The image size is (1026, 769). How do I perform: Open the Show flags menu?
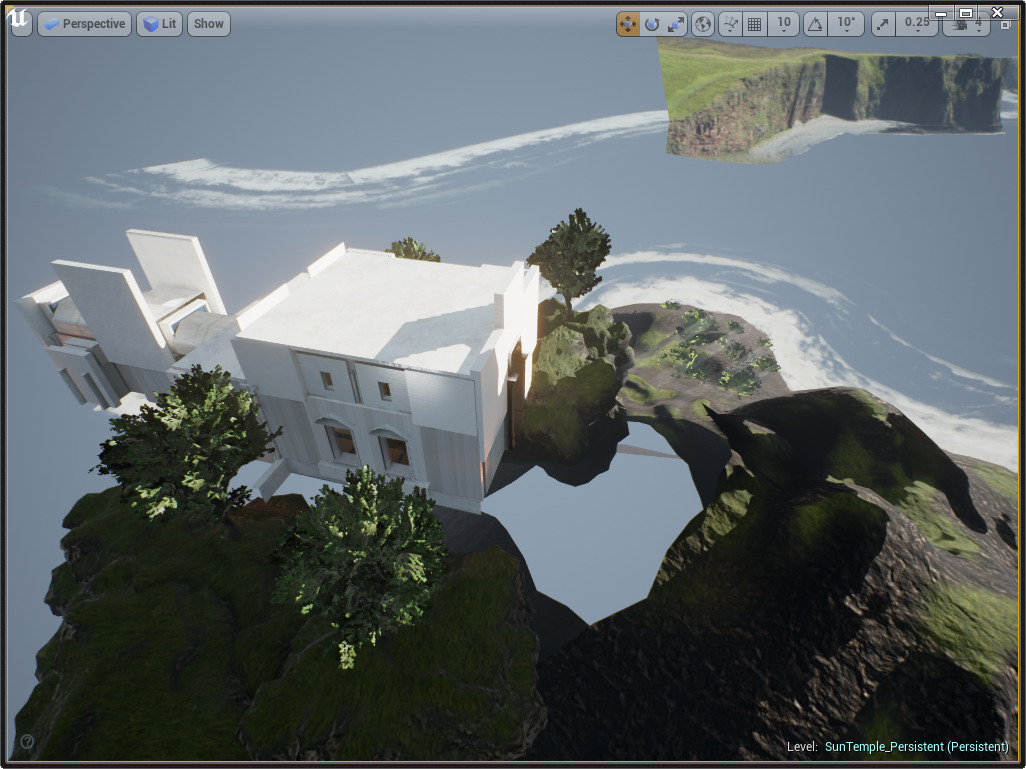209,24
